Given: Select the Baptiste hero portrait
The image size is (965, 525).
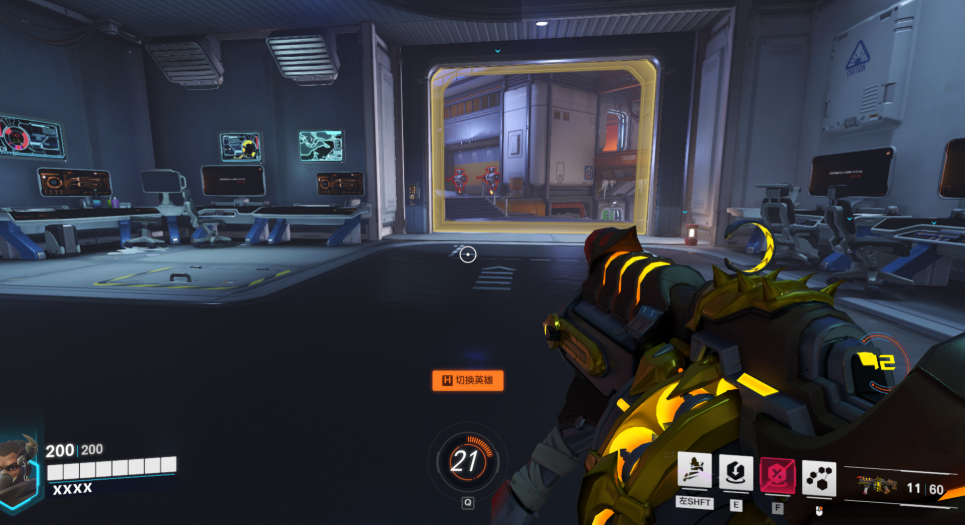Looking at the screenshot, I should (x=19, y=466).
